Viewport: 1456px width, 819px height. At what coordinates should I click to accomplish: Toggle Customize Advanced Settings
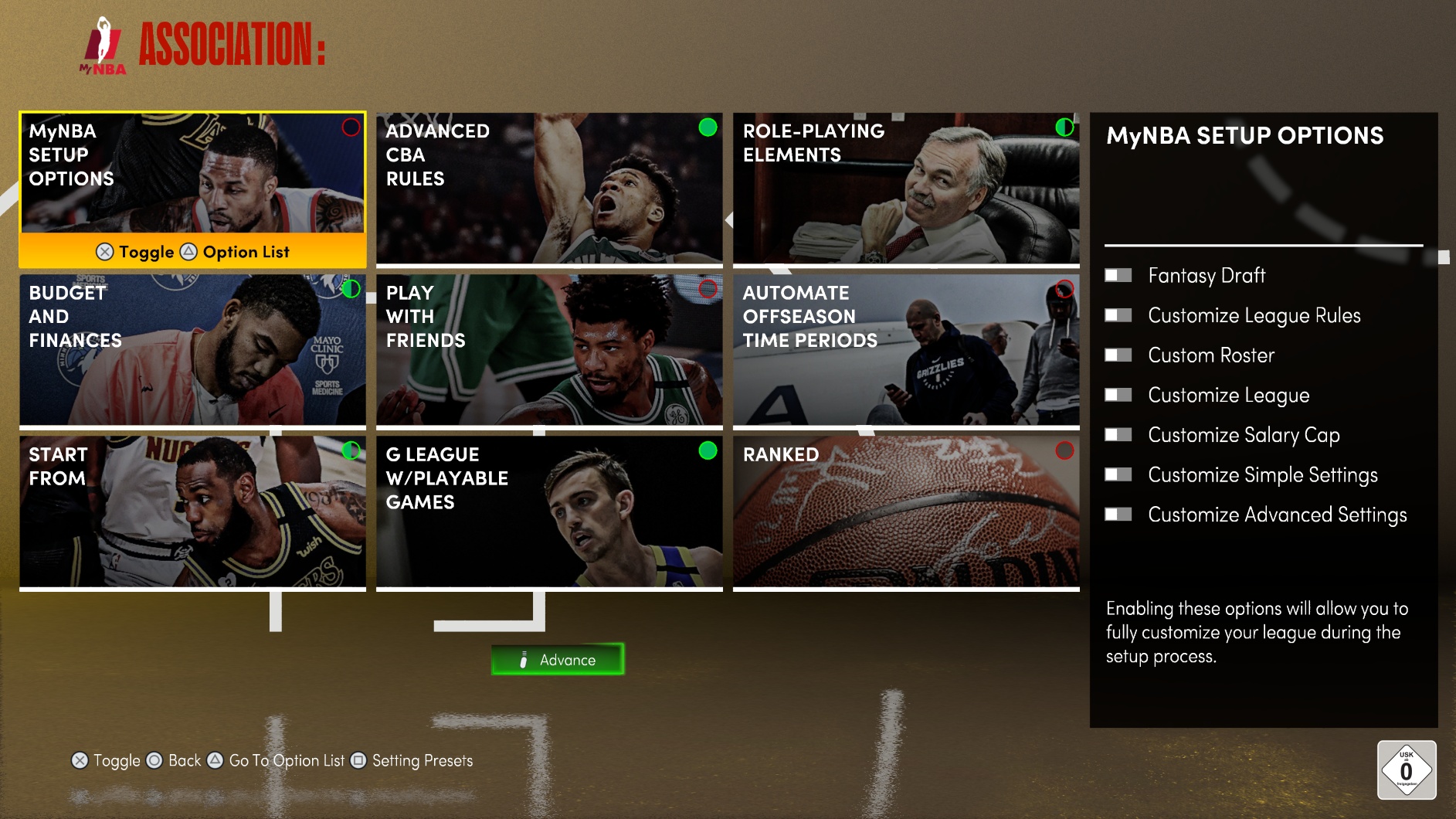coord(1118,515)
